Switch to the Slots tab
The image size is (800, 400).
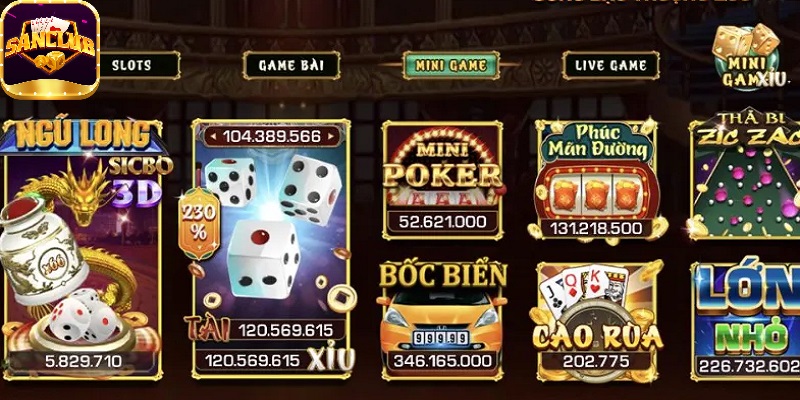tap(132, 65)
